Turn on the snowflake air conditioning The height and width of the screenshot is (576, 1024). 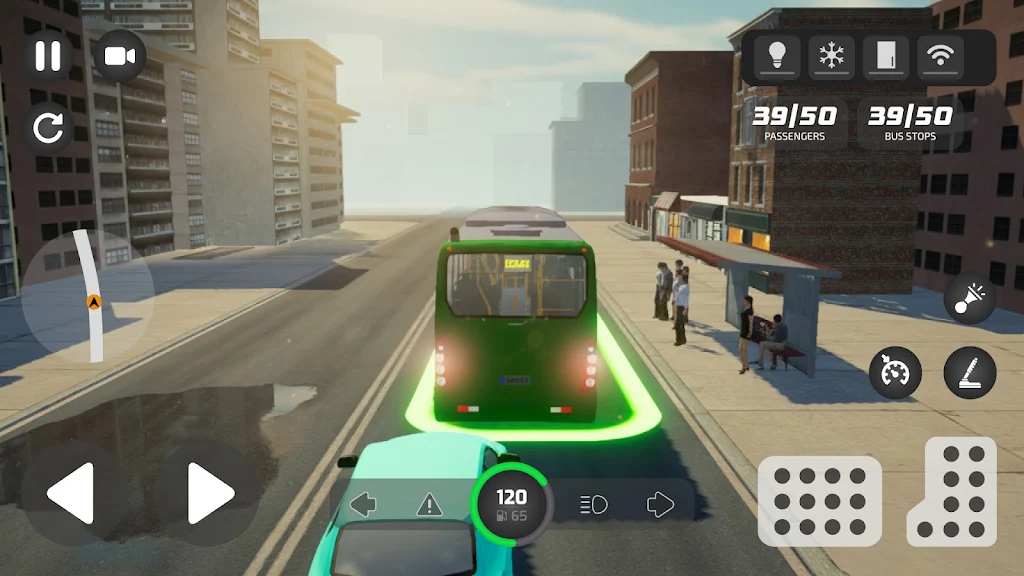click(x=831, y=57)
